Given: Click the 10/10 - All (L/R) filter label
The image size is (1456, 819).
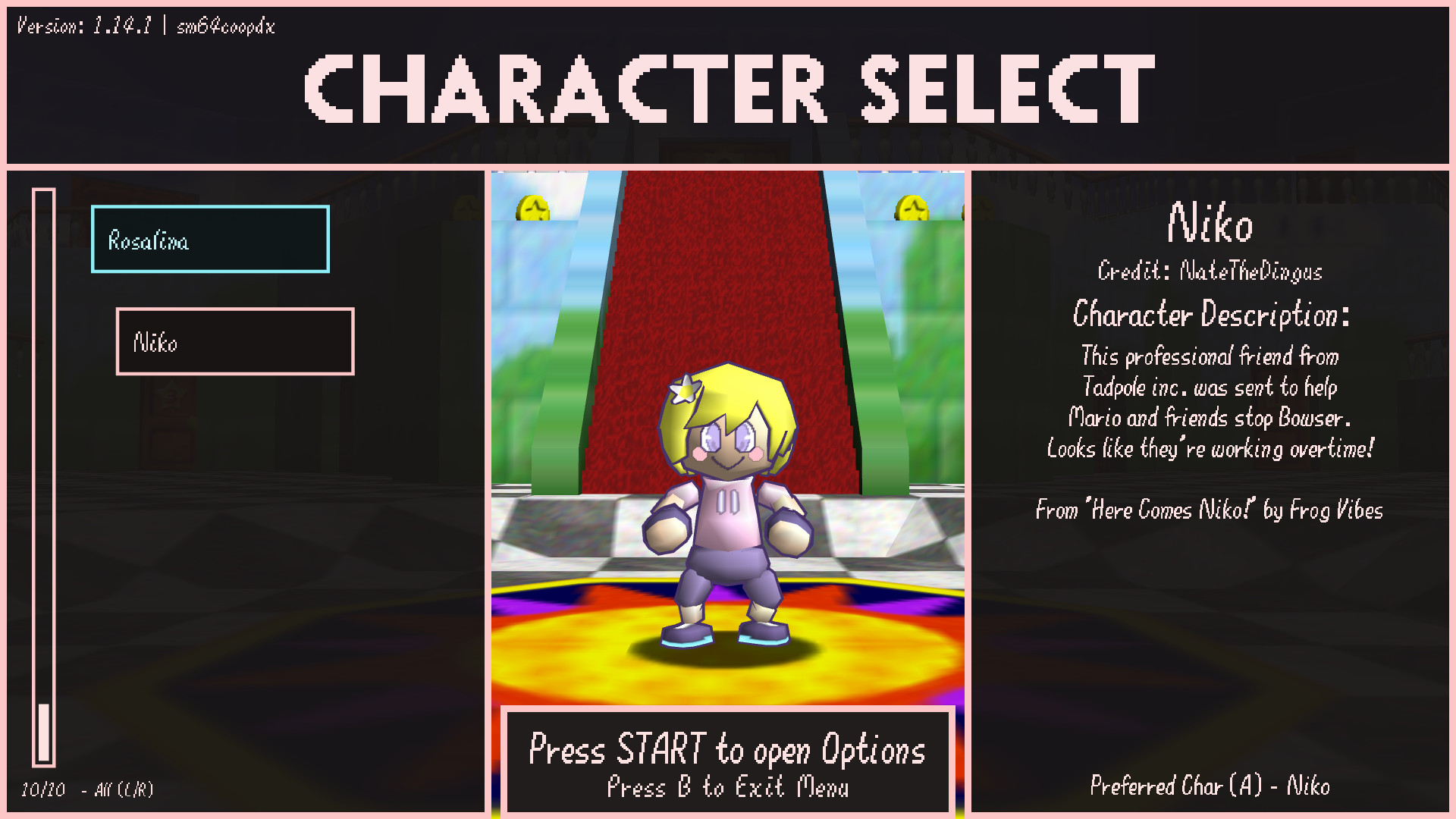Looking at the screenshot, I should (87, 790).
